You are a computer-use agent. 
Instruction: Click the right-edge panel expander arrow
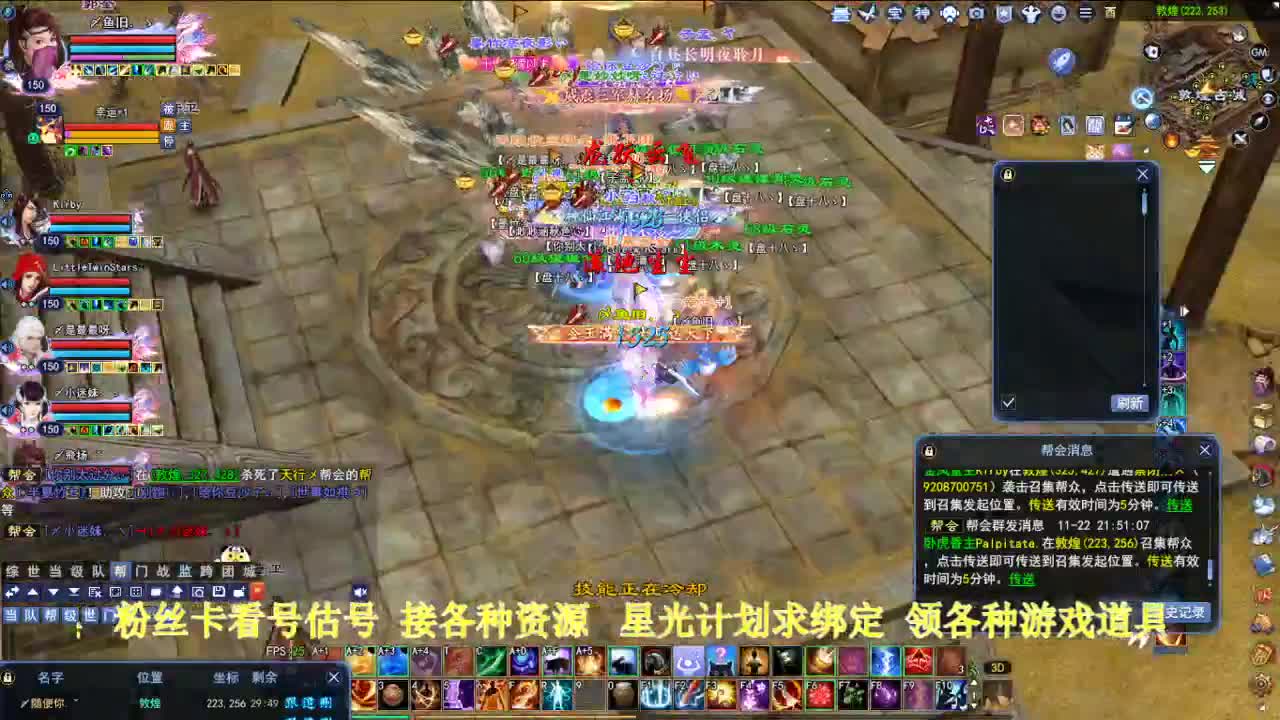tap(1184, 311)
